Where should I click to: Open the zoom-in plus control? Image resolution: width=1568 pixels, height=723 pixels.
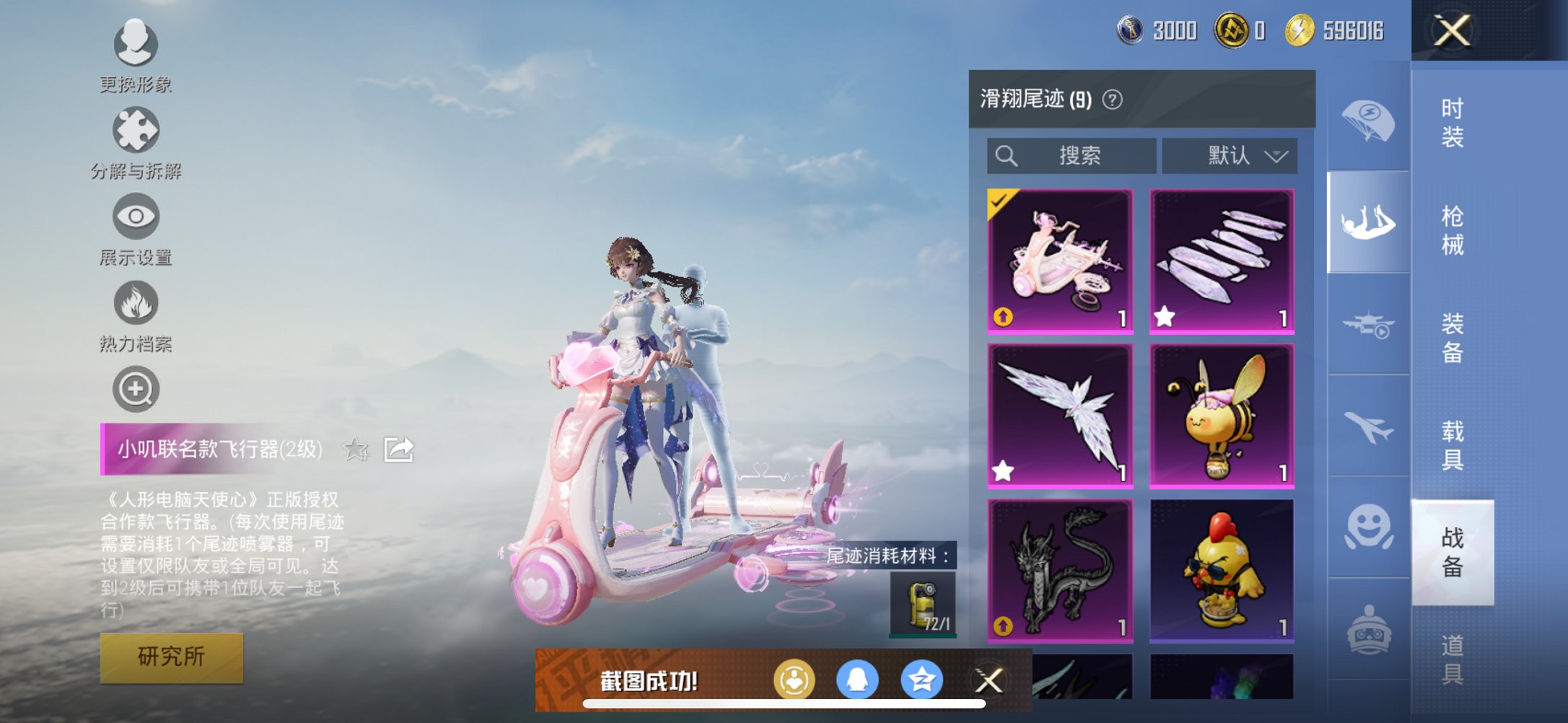[x=135, y=388]
